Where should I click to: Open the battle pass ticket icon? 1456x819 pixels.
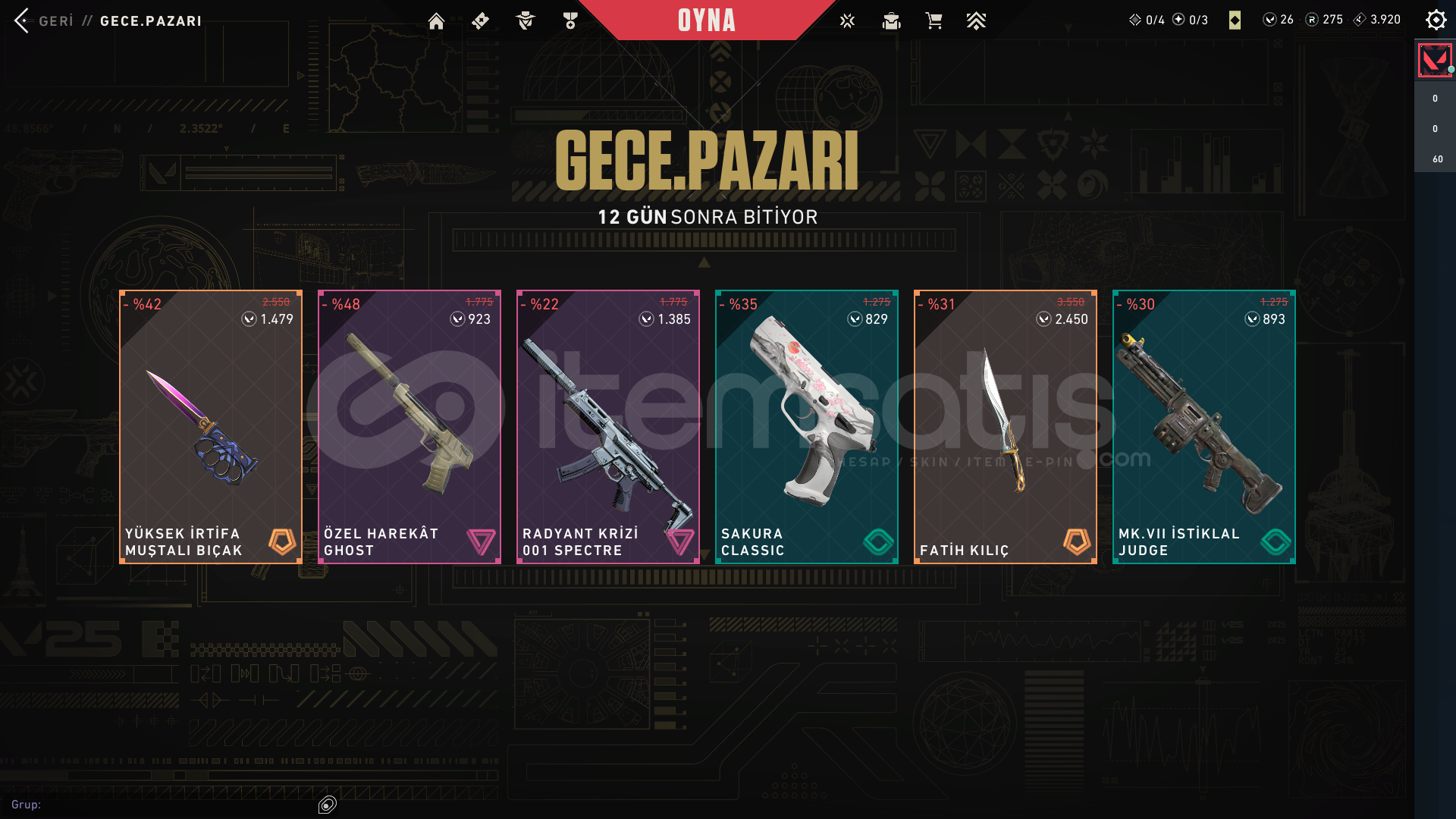tap(480, 21)
